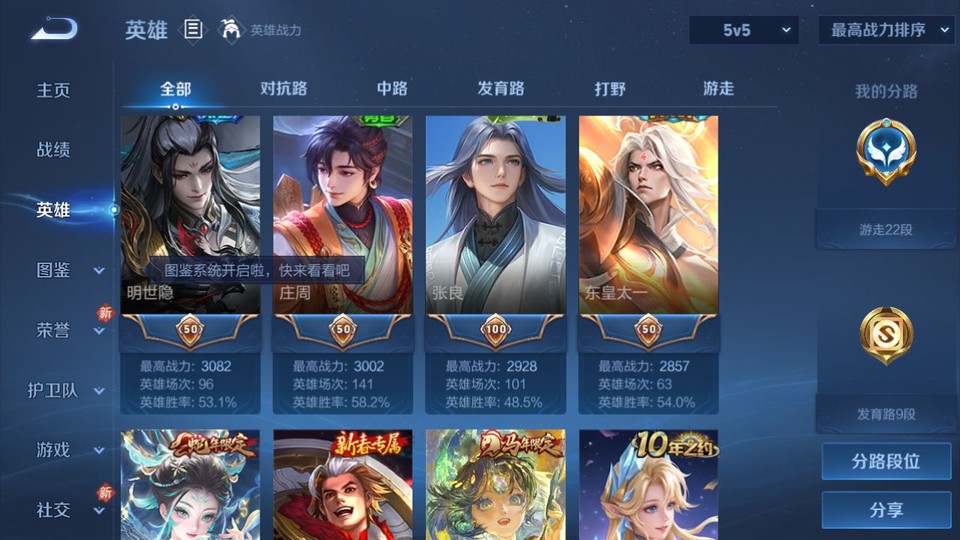
Task: Open the 5v5 mode dropdown
Action: click(744, 30)
